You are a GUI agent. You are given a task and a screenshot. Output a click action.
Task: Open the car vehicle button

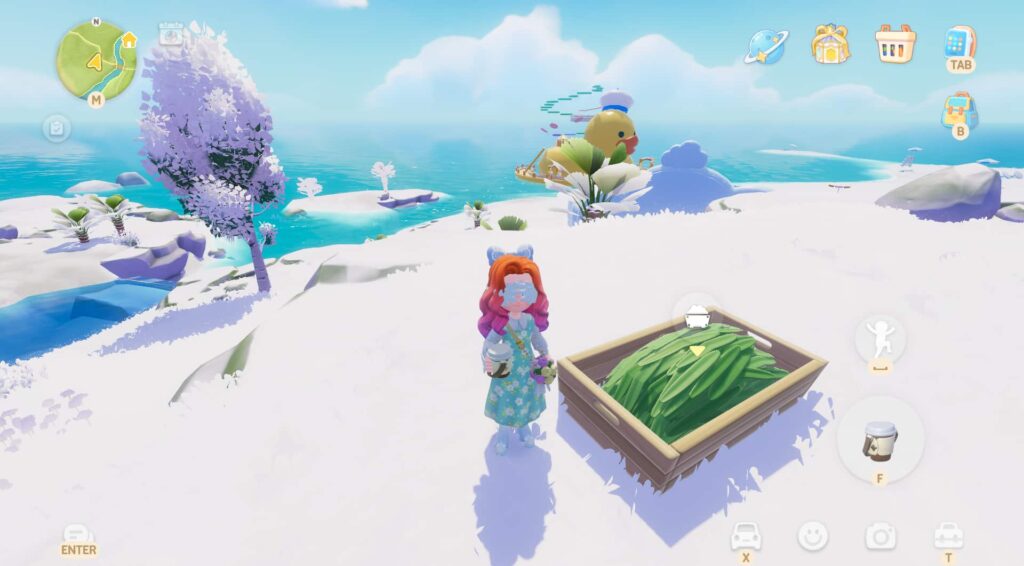(x=746, y=535)
